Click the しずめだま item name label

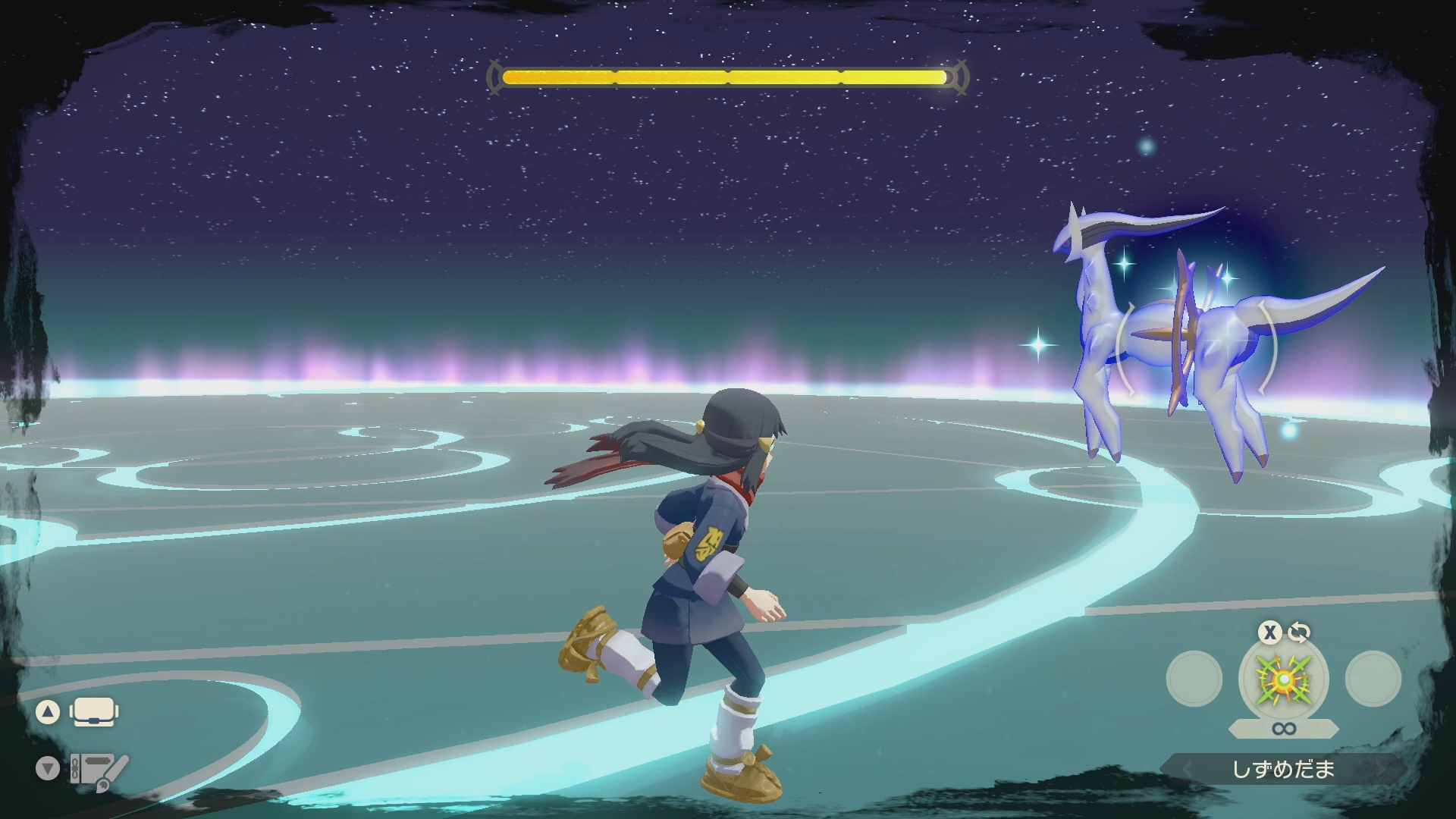tap(1283, 770)
